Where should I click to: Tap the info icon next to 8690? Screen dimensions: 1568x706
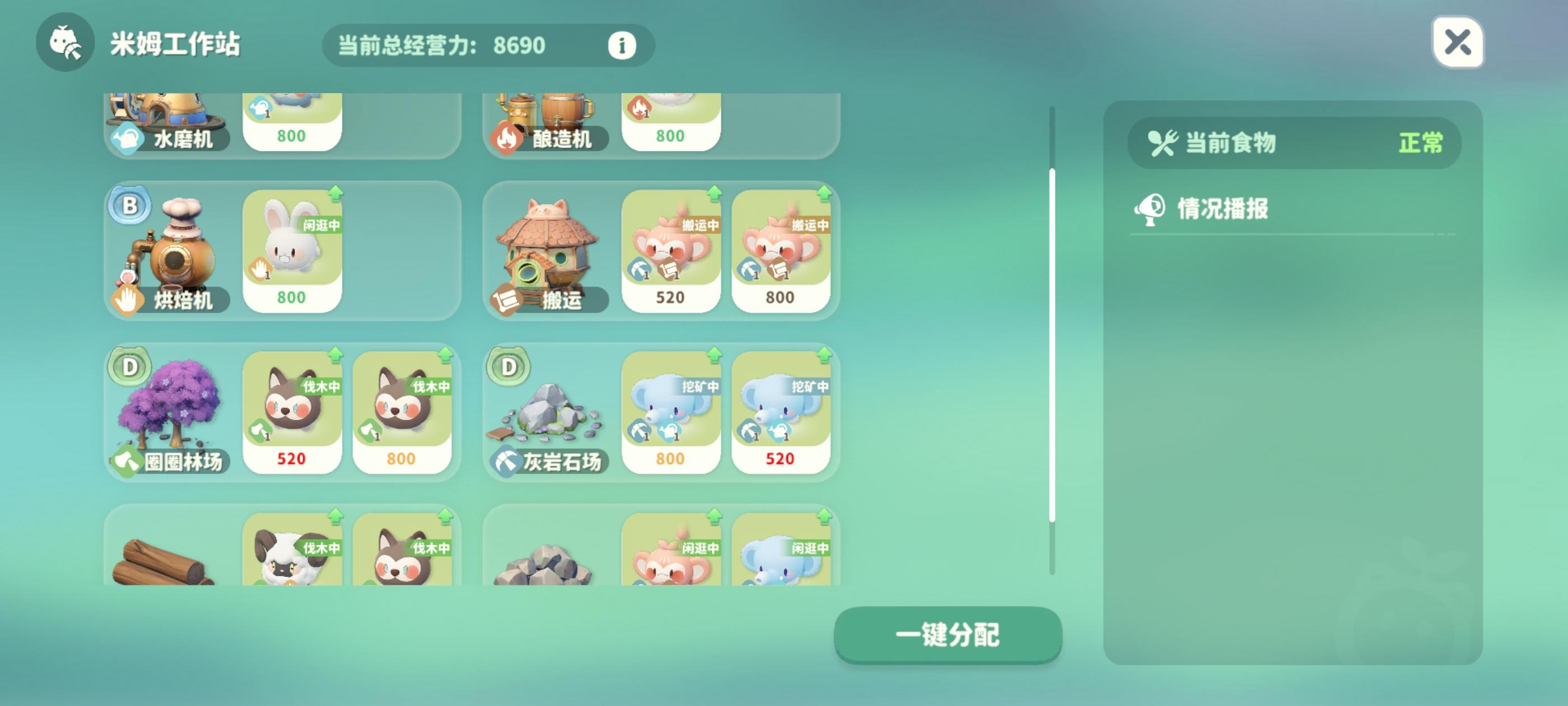[x=621, y=45]
